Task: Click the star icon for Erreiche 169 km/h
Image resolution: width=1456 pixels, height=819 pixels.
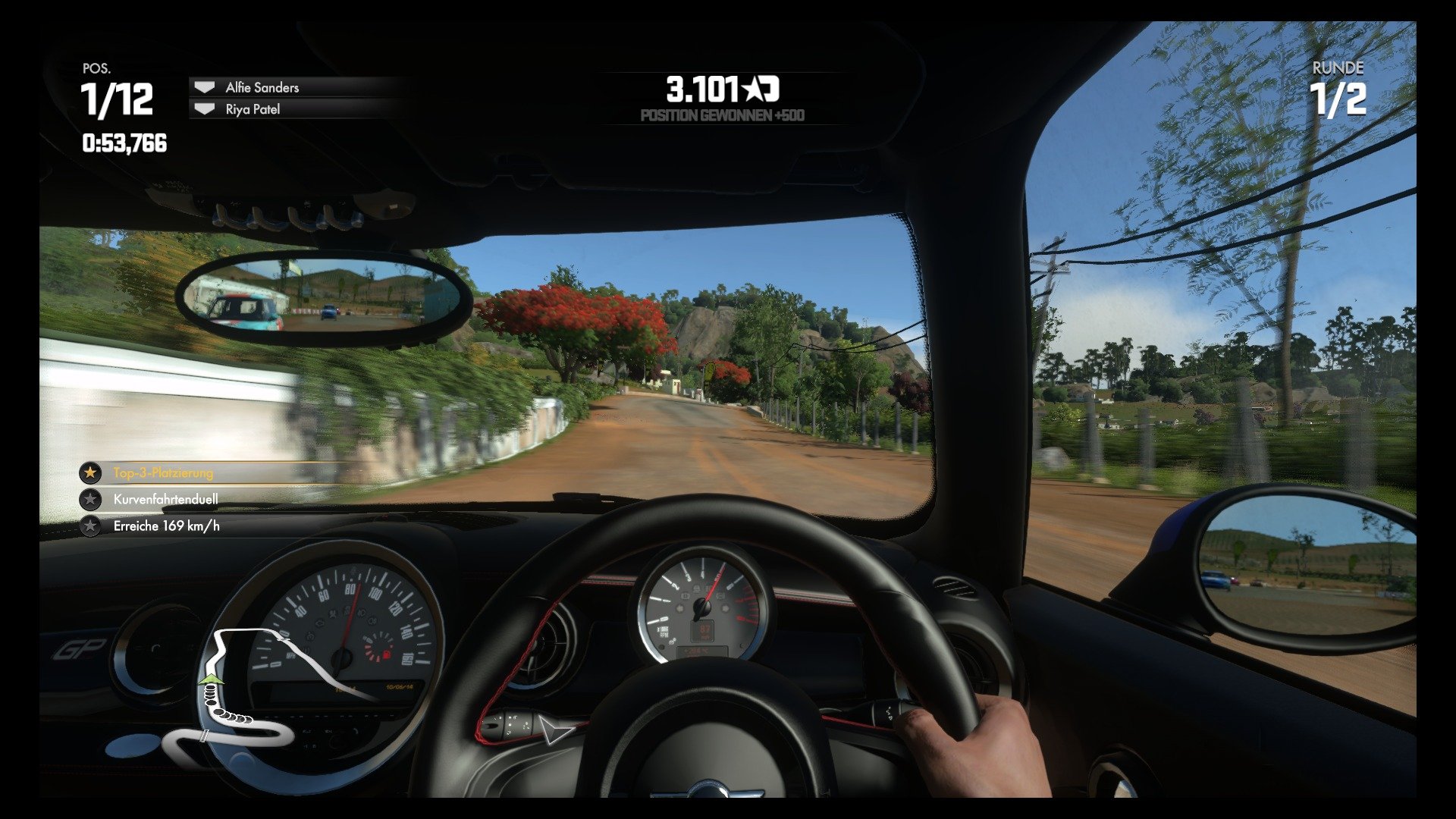Action: 91,526
